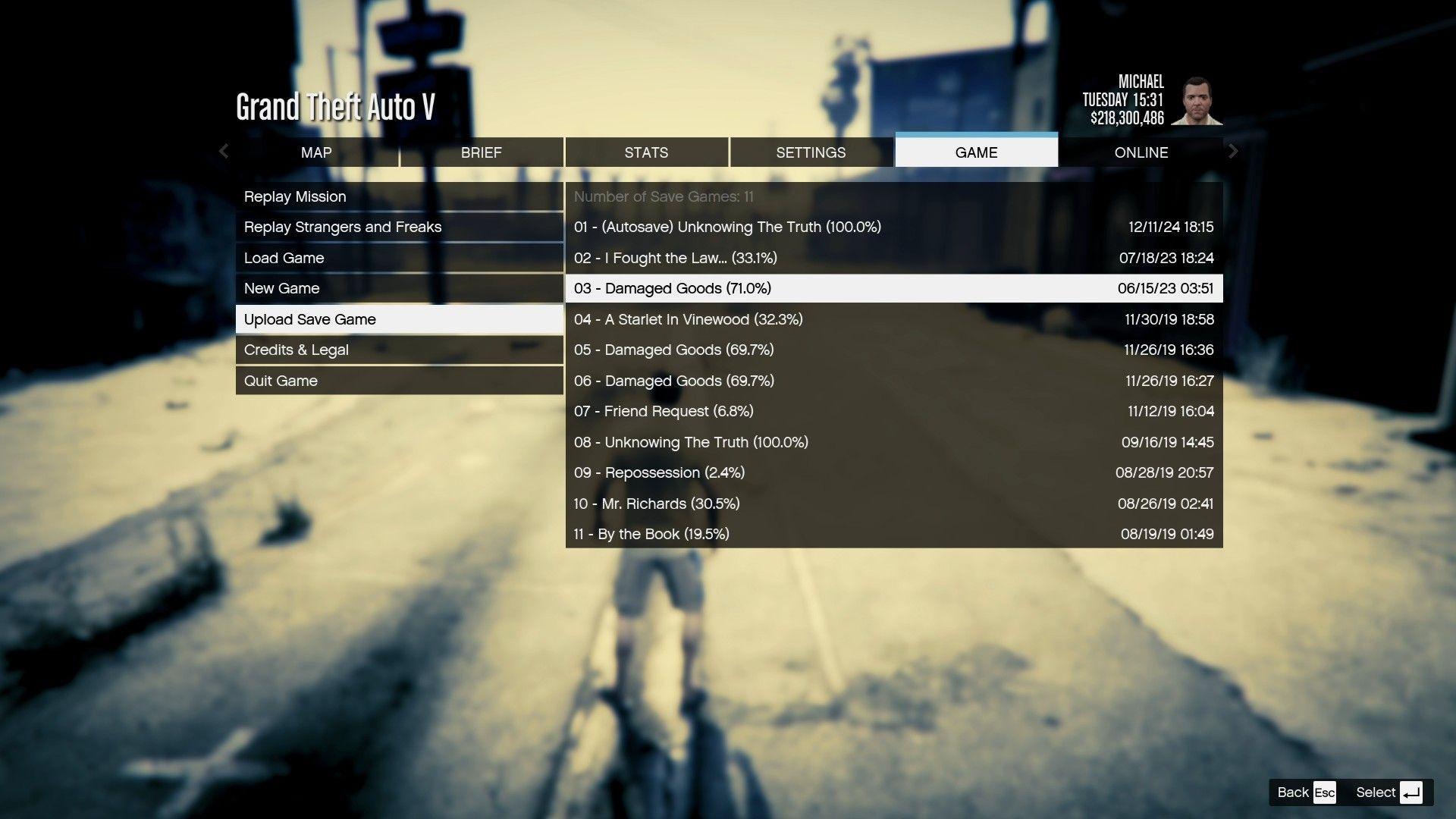
Task: Open the SETTINGS tab
Action: (811, 152)
